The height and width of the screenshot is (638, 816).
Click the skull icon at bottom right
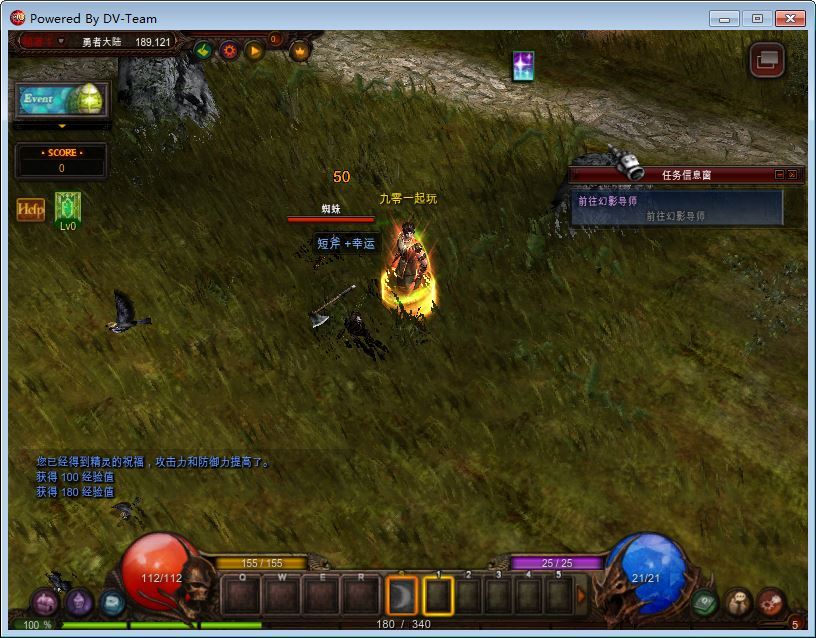click(737, 602)
